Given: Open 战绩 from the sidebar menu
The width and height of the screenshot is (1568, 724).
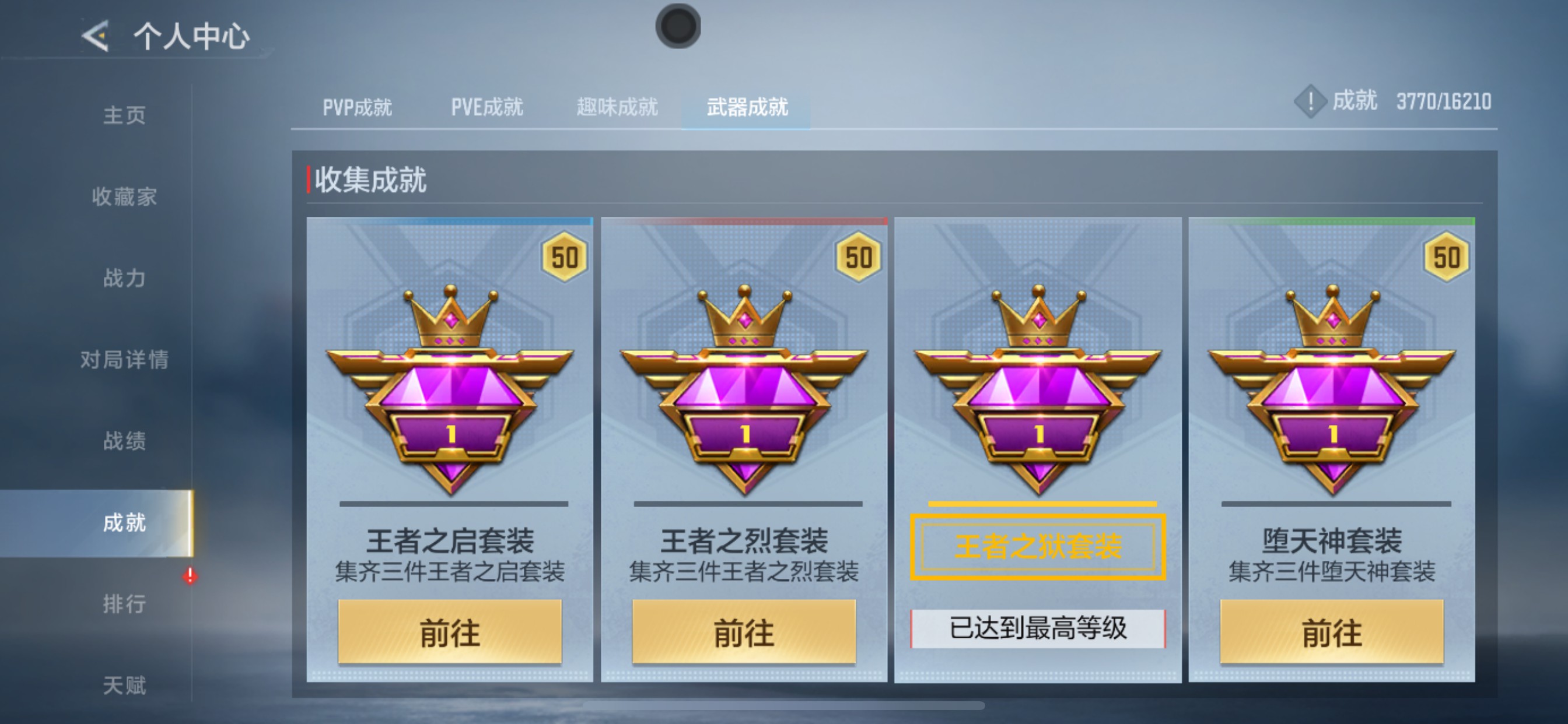Looking at the screenshot, I should pyautogui.click(x=127, y=440).
